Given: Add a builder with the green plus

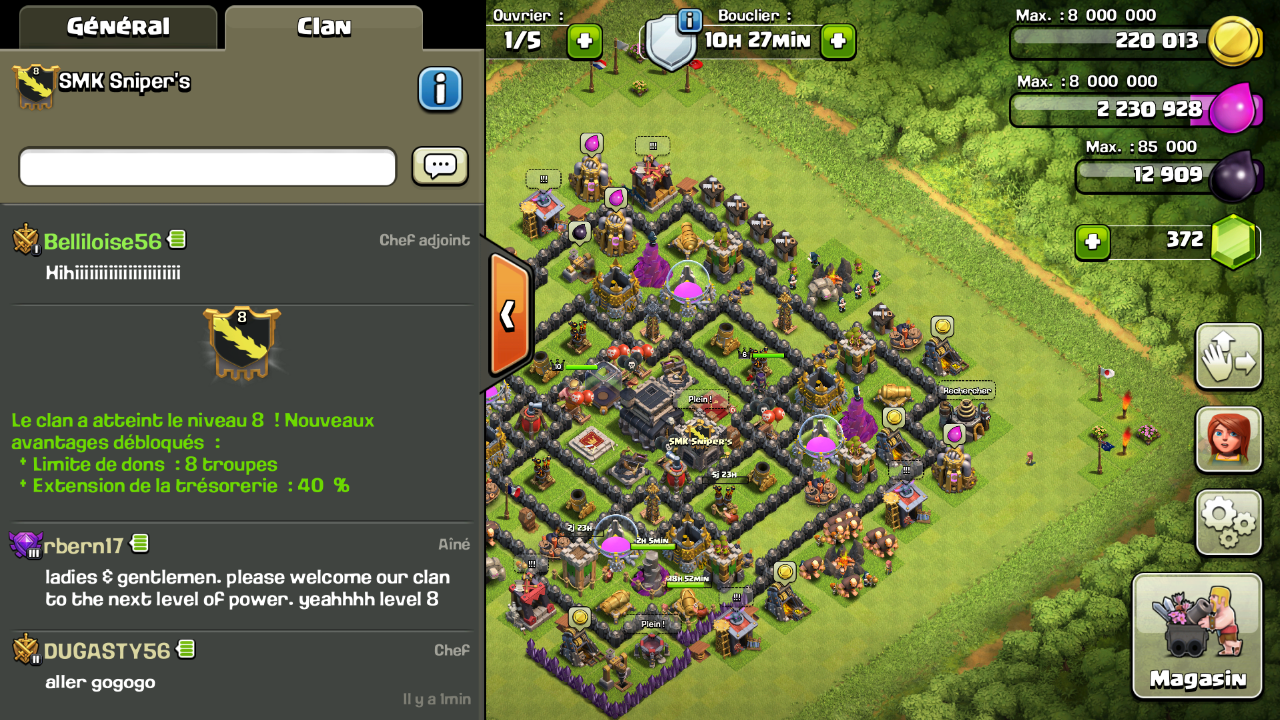Looking at the screenshot, I should pos(585,41).
